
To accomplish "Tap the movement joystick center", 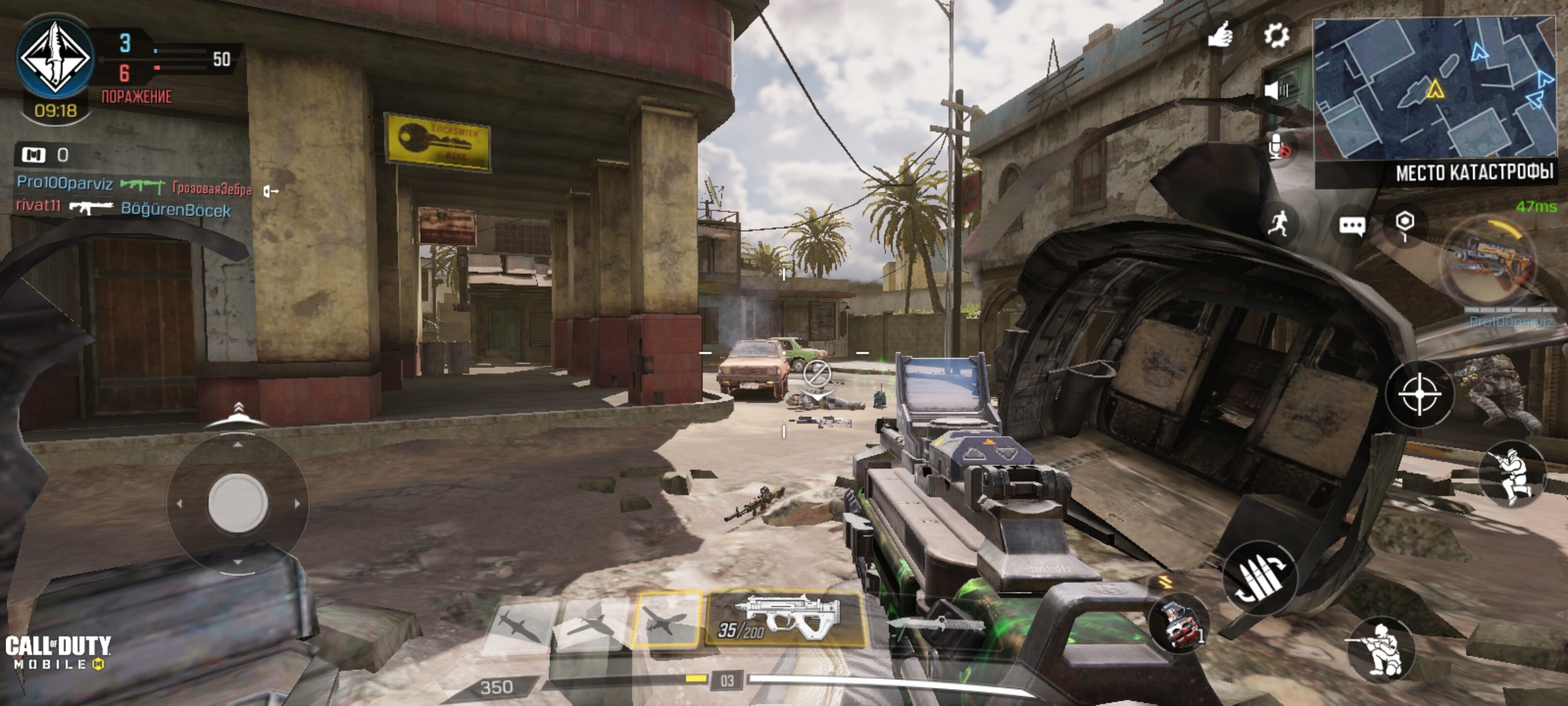I will pos(238,502).
